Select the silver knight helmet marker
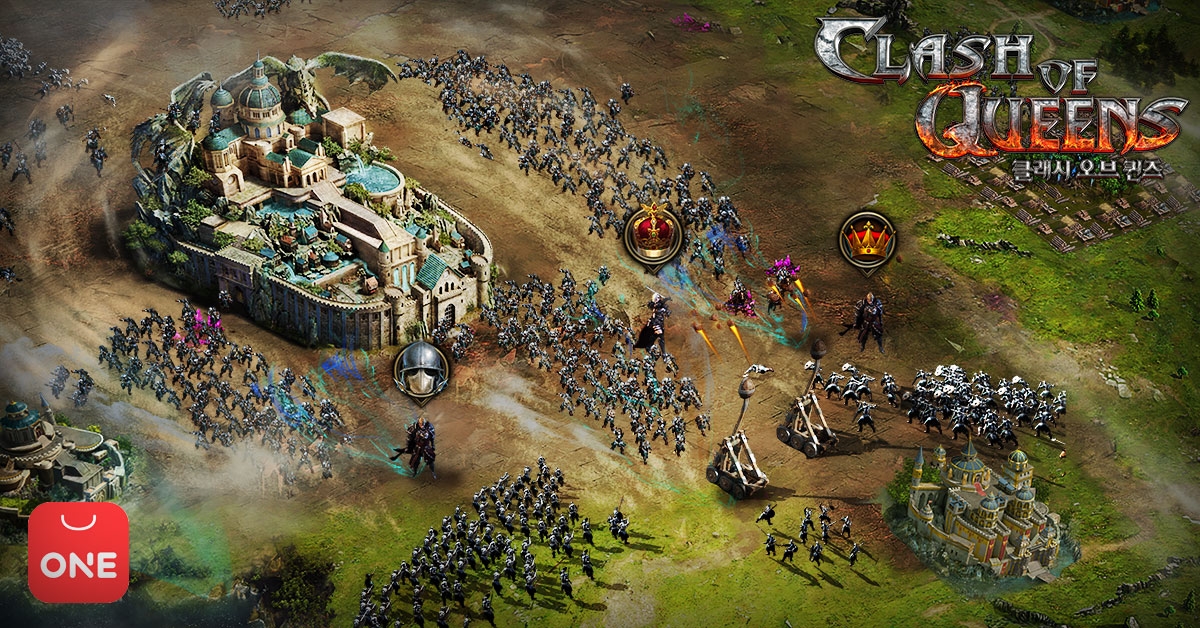 (421, 370)
